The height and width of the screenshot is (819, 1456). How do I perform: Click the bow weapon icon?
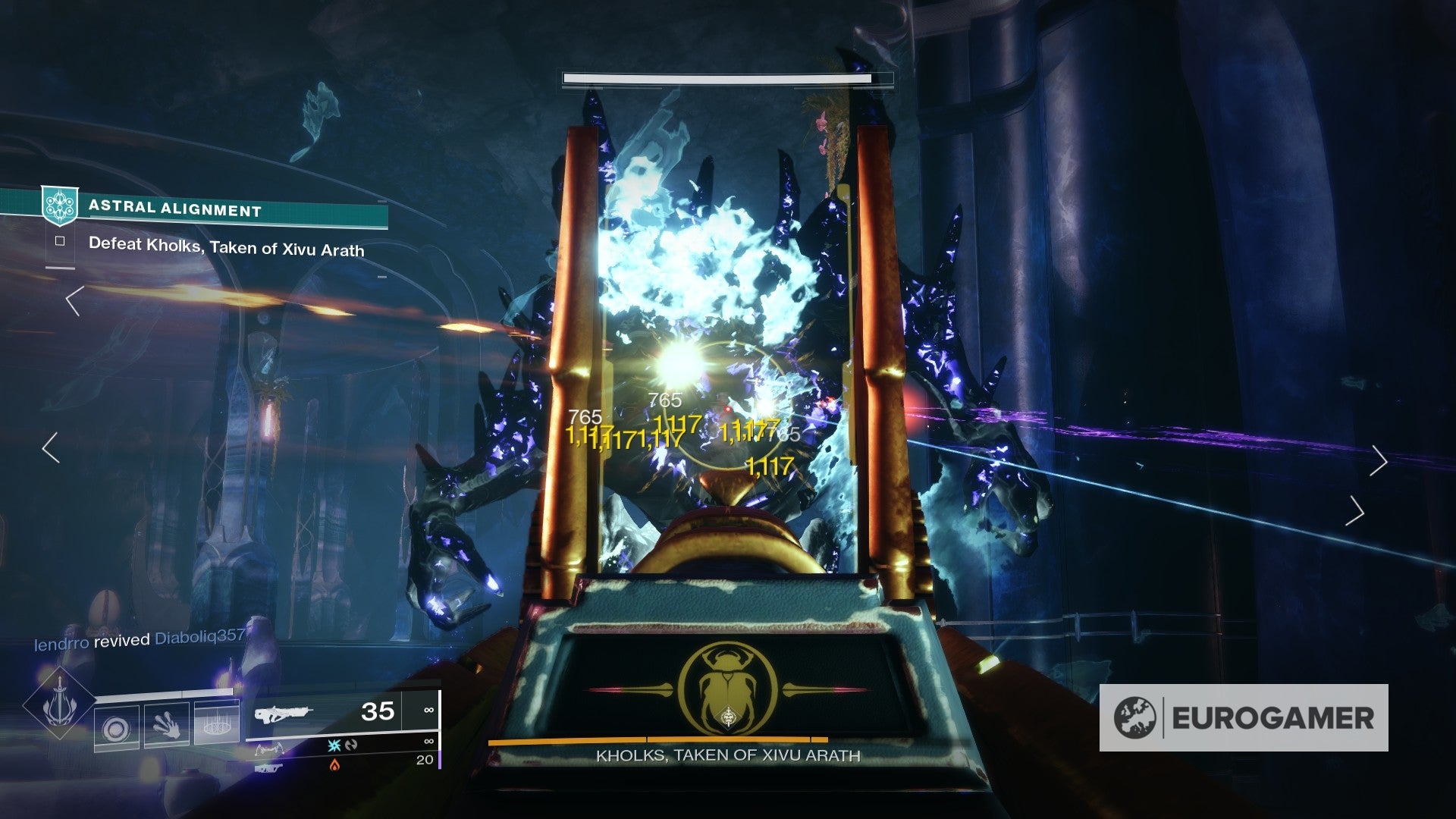point(271,749)
